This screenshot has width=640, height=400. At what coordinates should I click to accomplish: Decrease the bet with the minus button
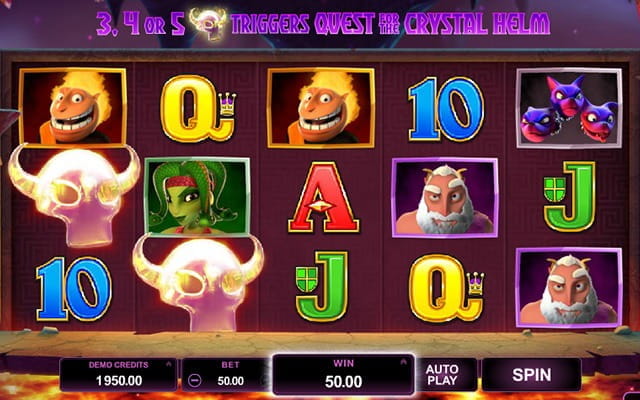click(194, 381)
